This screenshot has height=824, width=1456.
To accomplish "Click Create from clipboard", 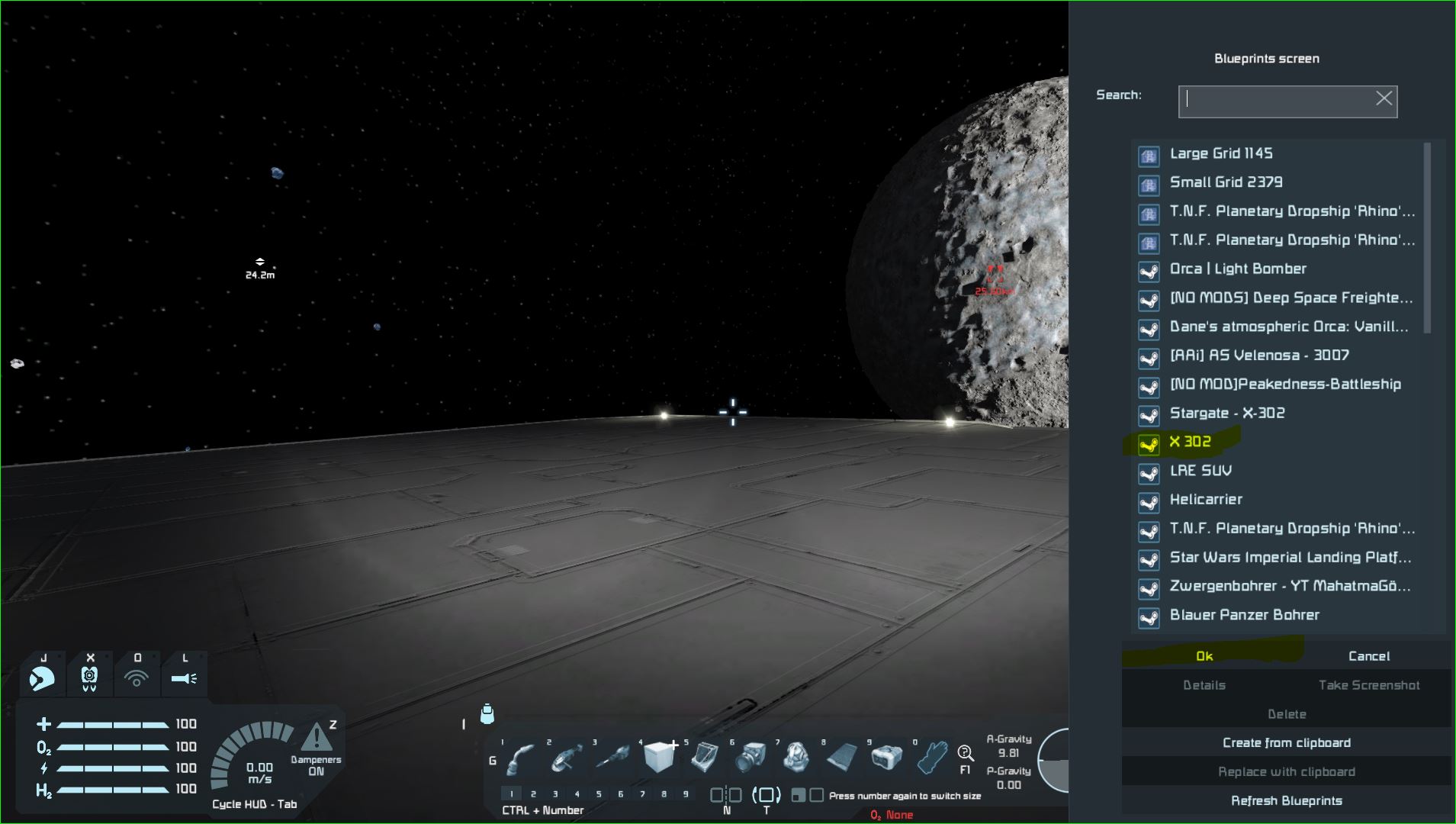I will 1286,743.
